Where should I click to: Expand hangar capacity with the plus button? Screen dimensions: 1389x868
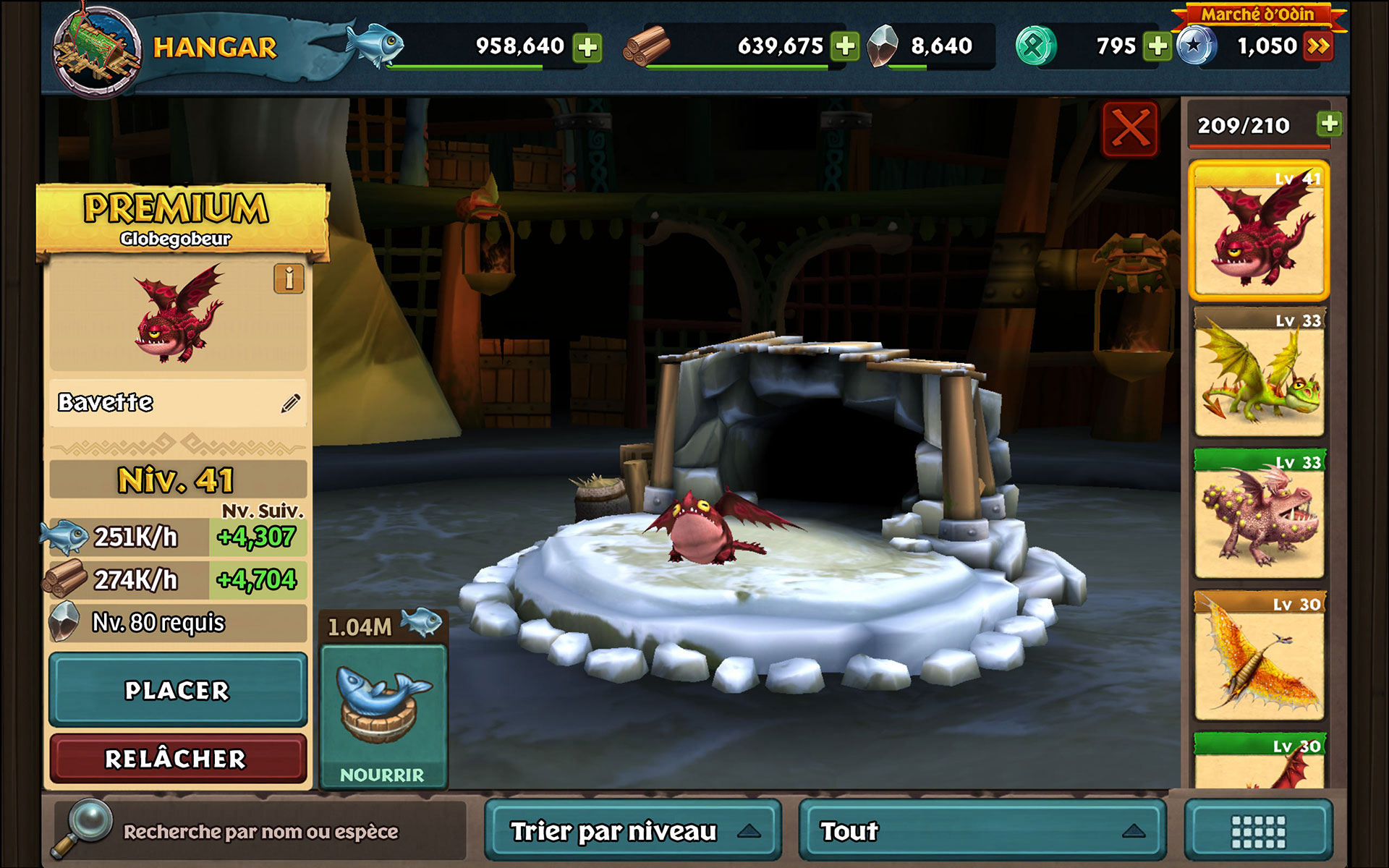click(1329, 124)
